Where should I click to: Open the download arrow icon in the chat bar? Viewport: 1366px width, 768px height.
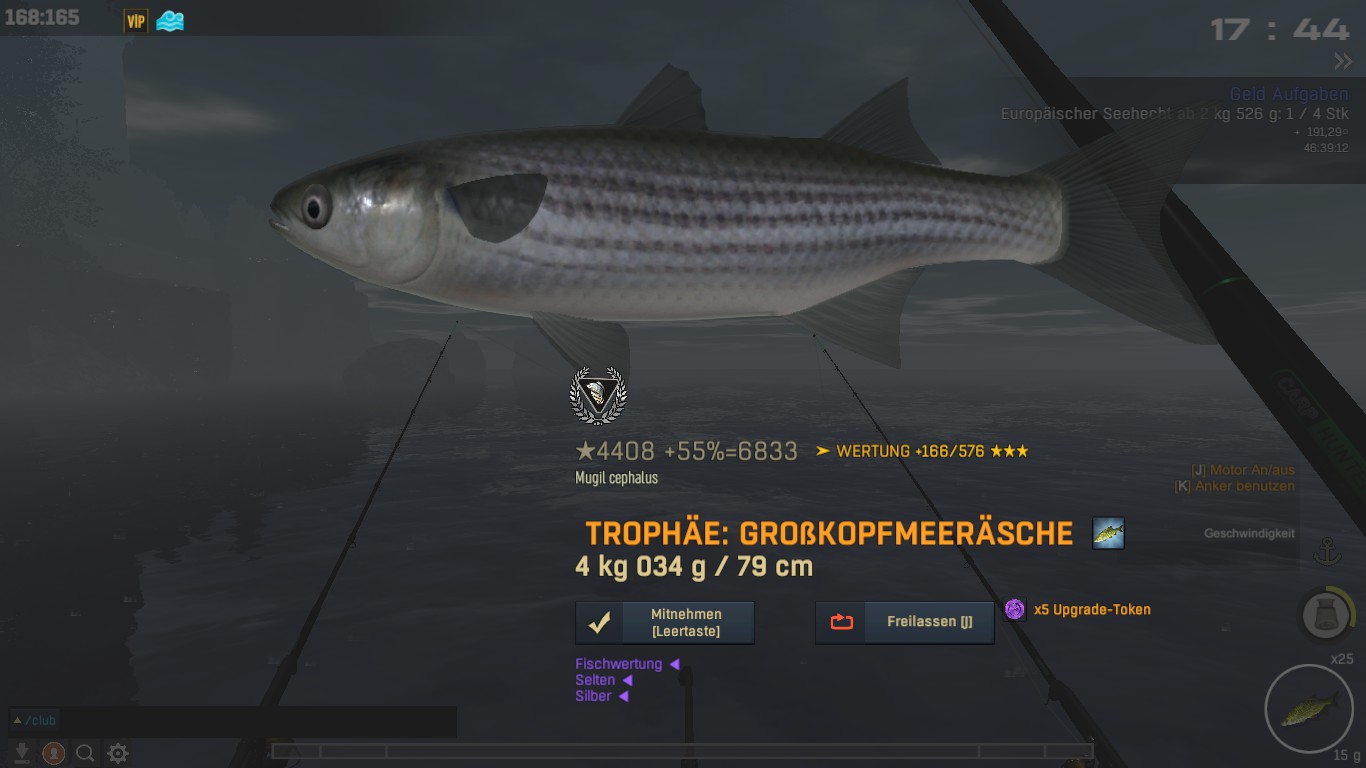click(x=22, y=753)
